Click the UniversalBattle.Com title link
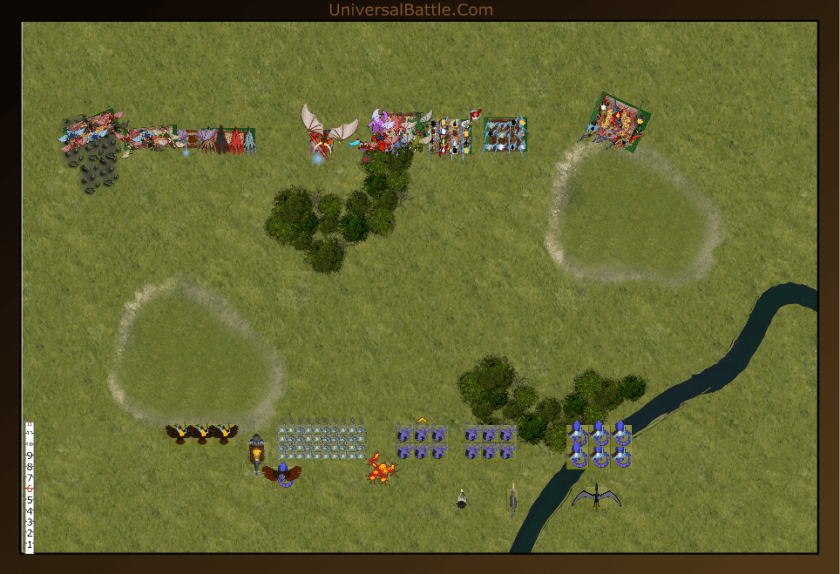The image size is (840, 574). [x=410, y=10]
